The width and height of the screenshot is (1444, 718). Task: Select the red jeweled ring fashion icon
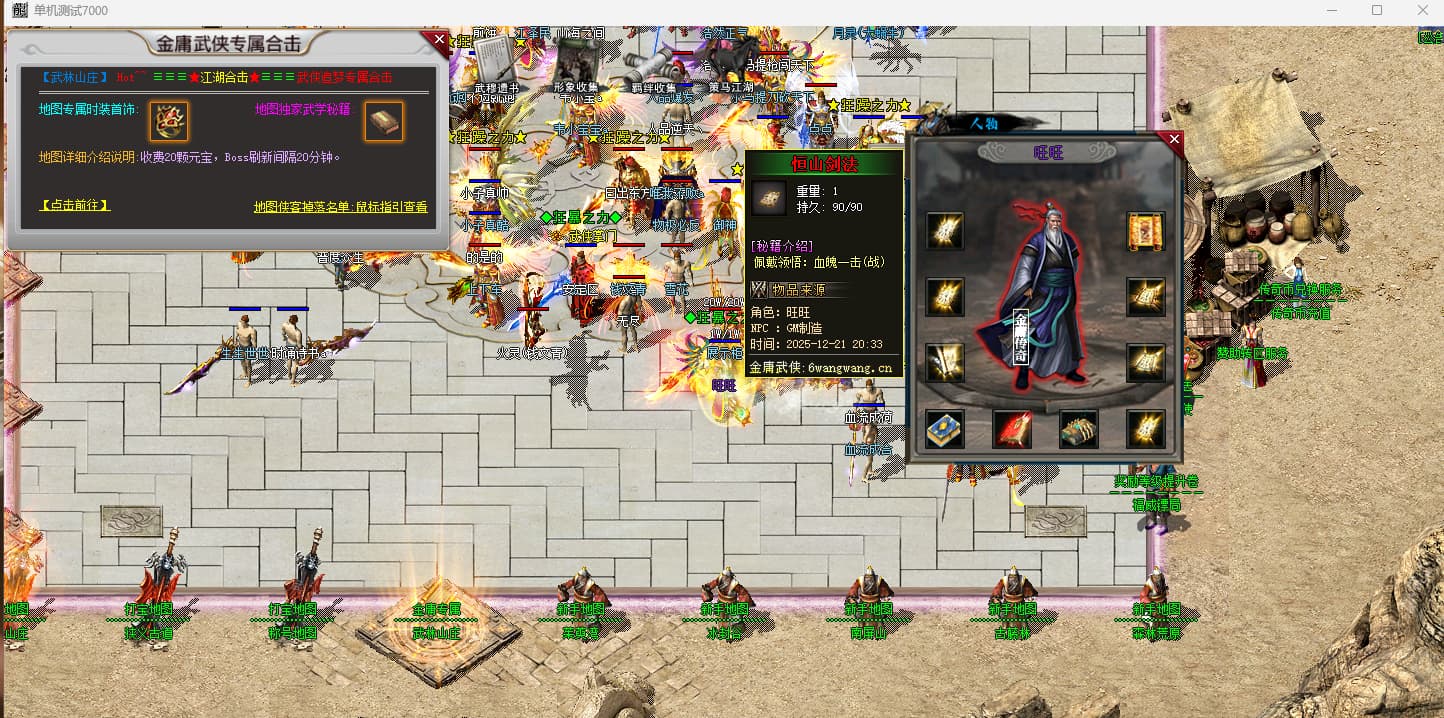click(x=169, y=122)
